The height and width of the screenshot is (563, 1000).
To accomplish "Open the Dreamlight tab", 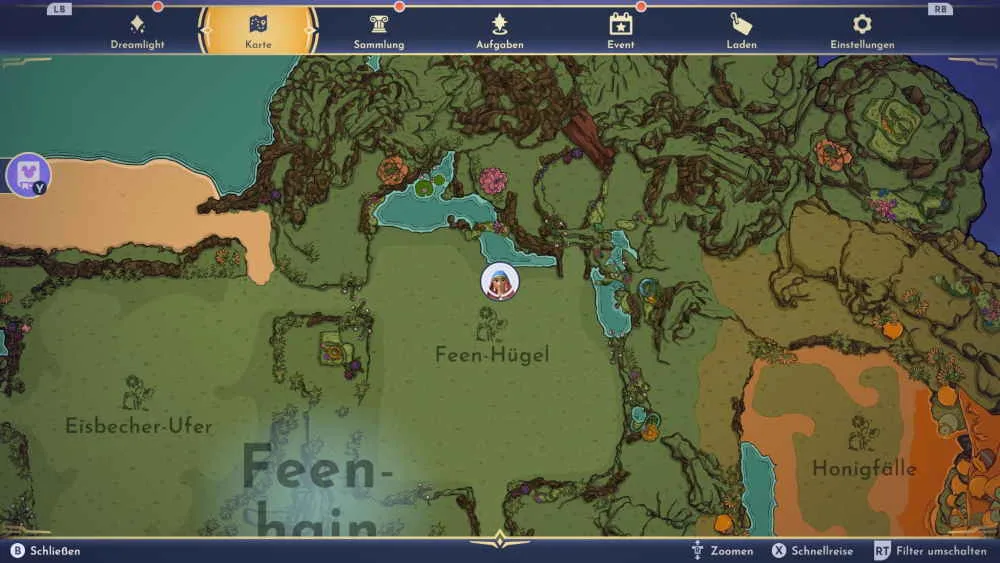I will [137, 30].
